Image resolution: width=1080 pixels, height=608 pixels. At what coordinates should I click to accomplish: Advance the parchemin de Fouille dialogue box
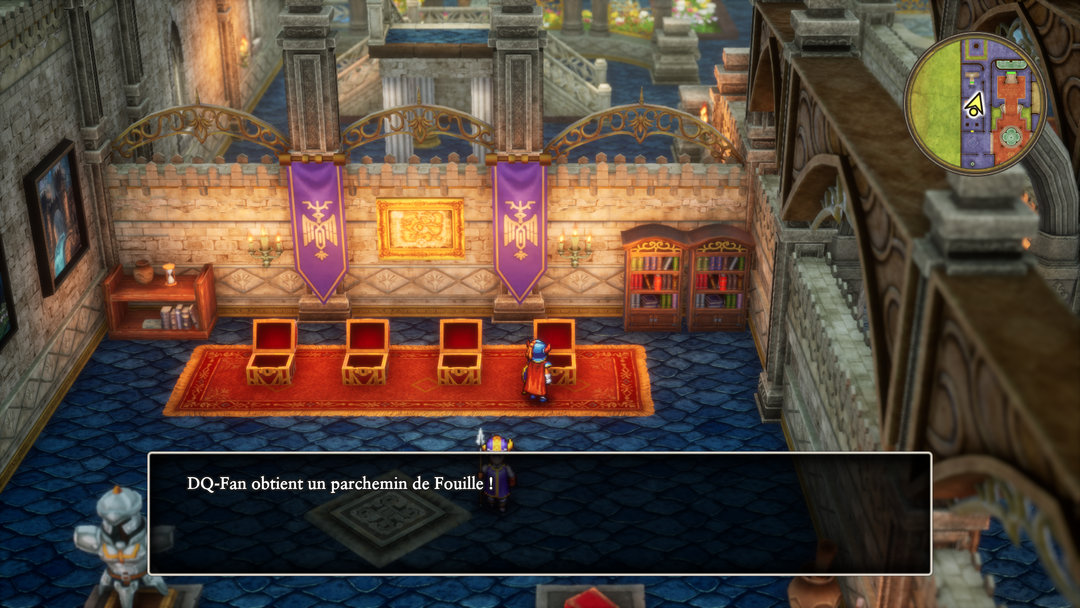click(539, 513)
